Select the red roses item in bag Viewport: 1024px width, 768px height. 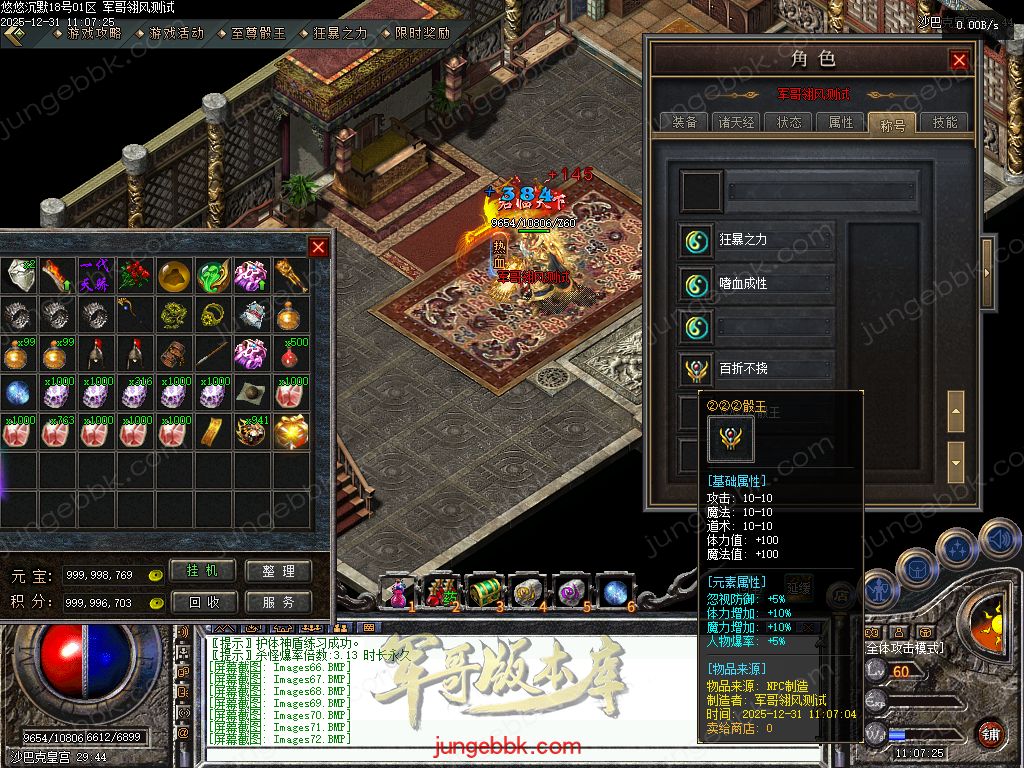133,274
